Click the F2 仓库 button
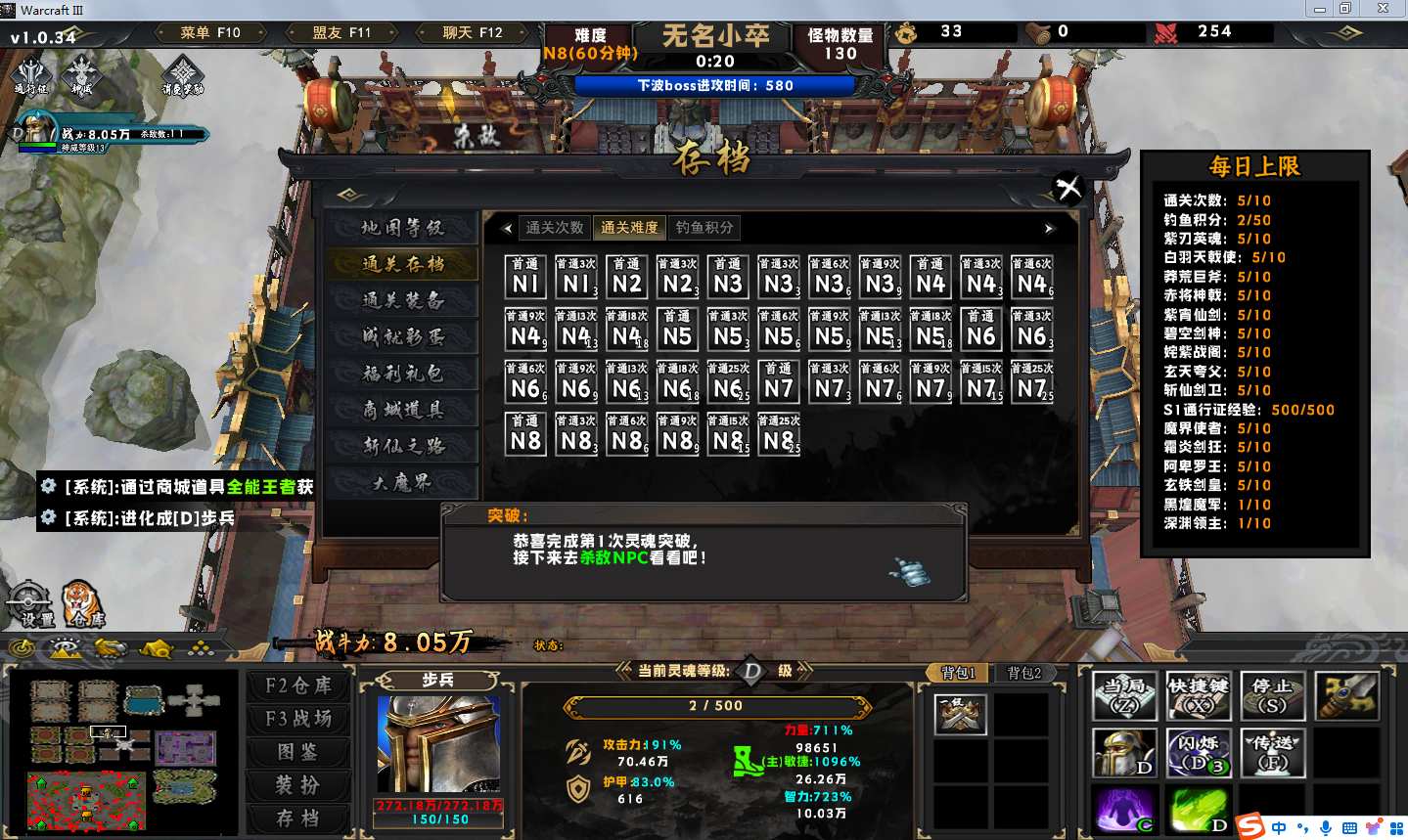Image resolution: width=1408 pixels, height=840 pixels. (x=298, y=685)
